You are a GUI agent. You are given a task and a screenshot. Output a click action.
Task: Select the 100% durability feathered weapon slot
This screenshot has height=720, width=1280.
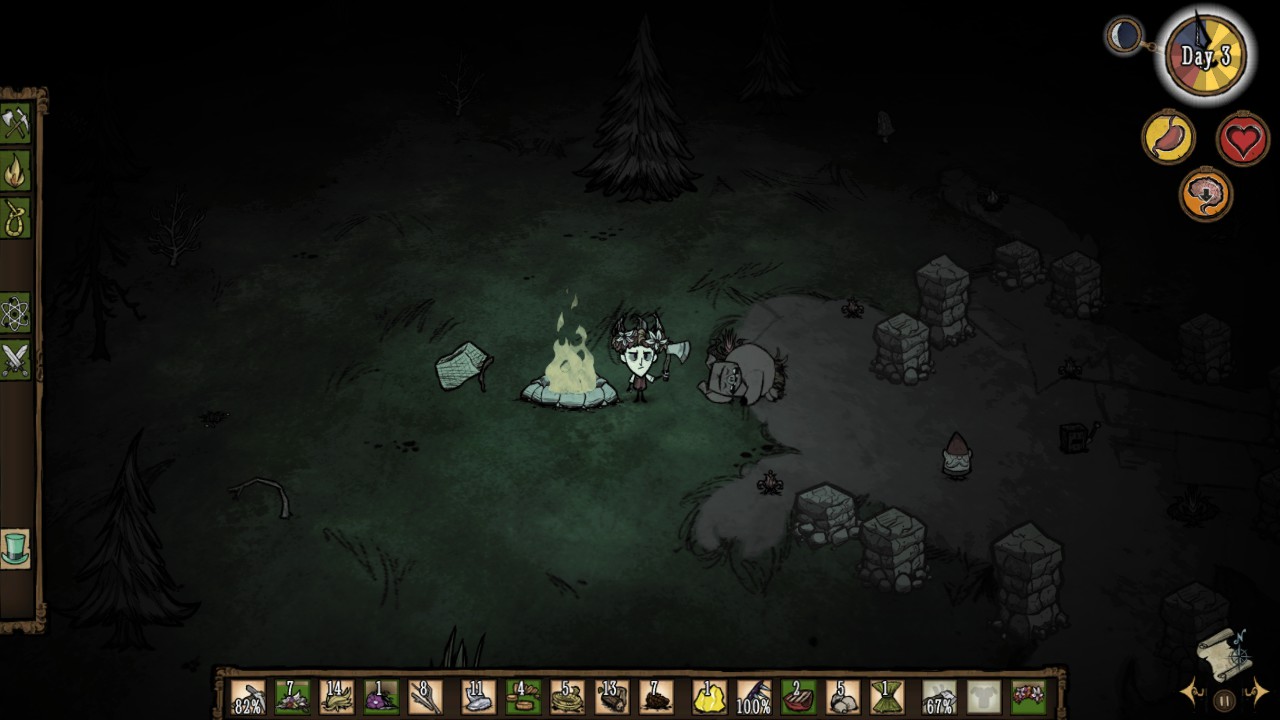tap(753, 696)
